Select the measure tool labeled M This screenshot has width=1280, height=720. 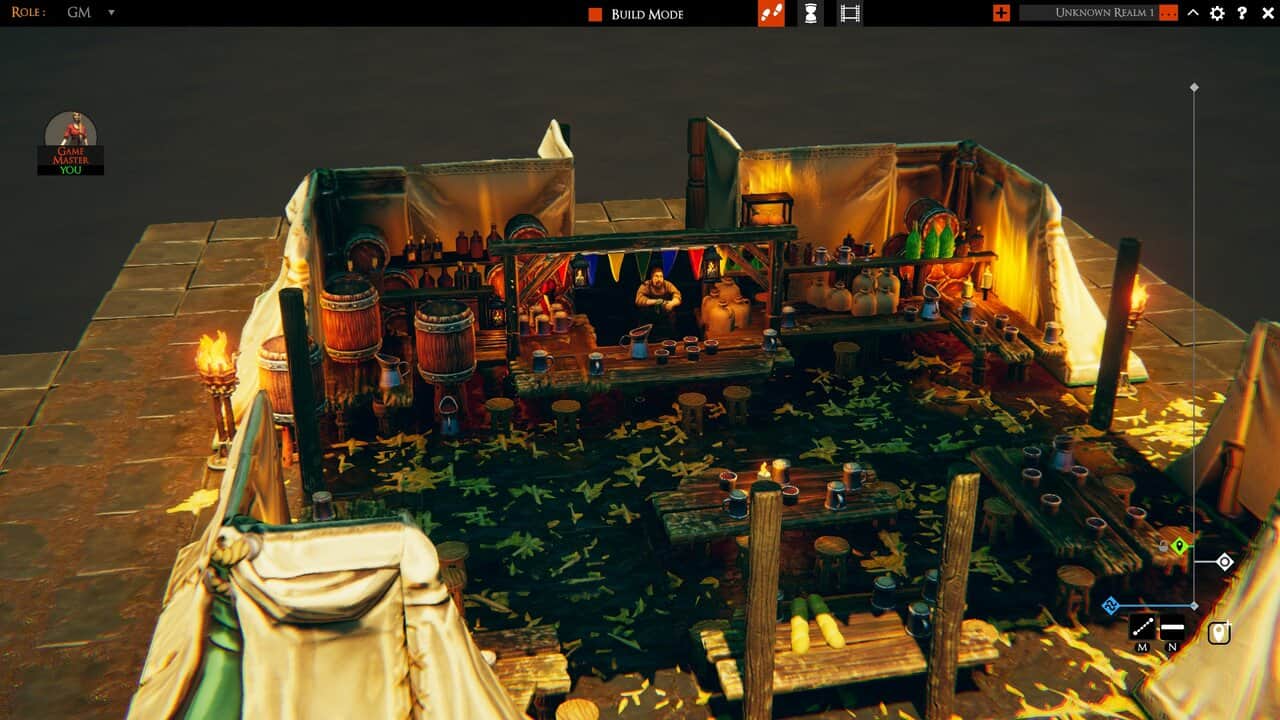tap(1144, 628)
